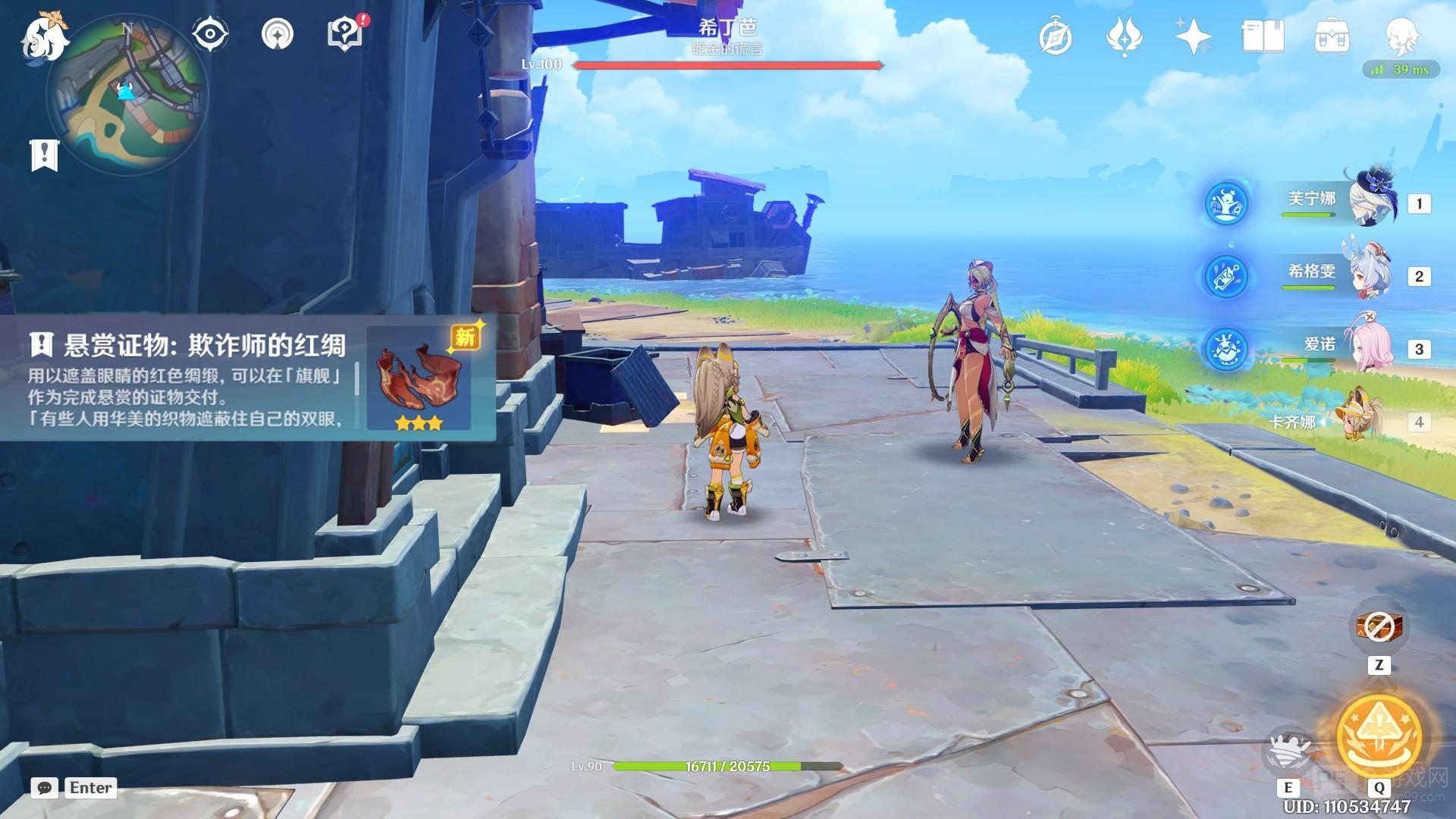Open the tutorial notice with red alert

346,34
